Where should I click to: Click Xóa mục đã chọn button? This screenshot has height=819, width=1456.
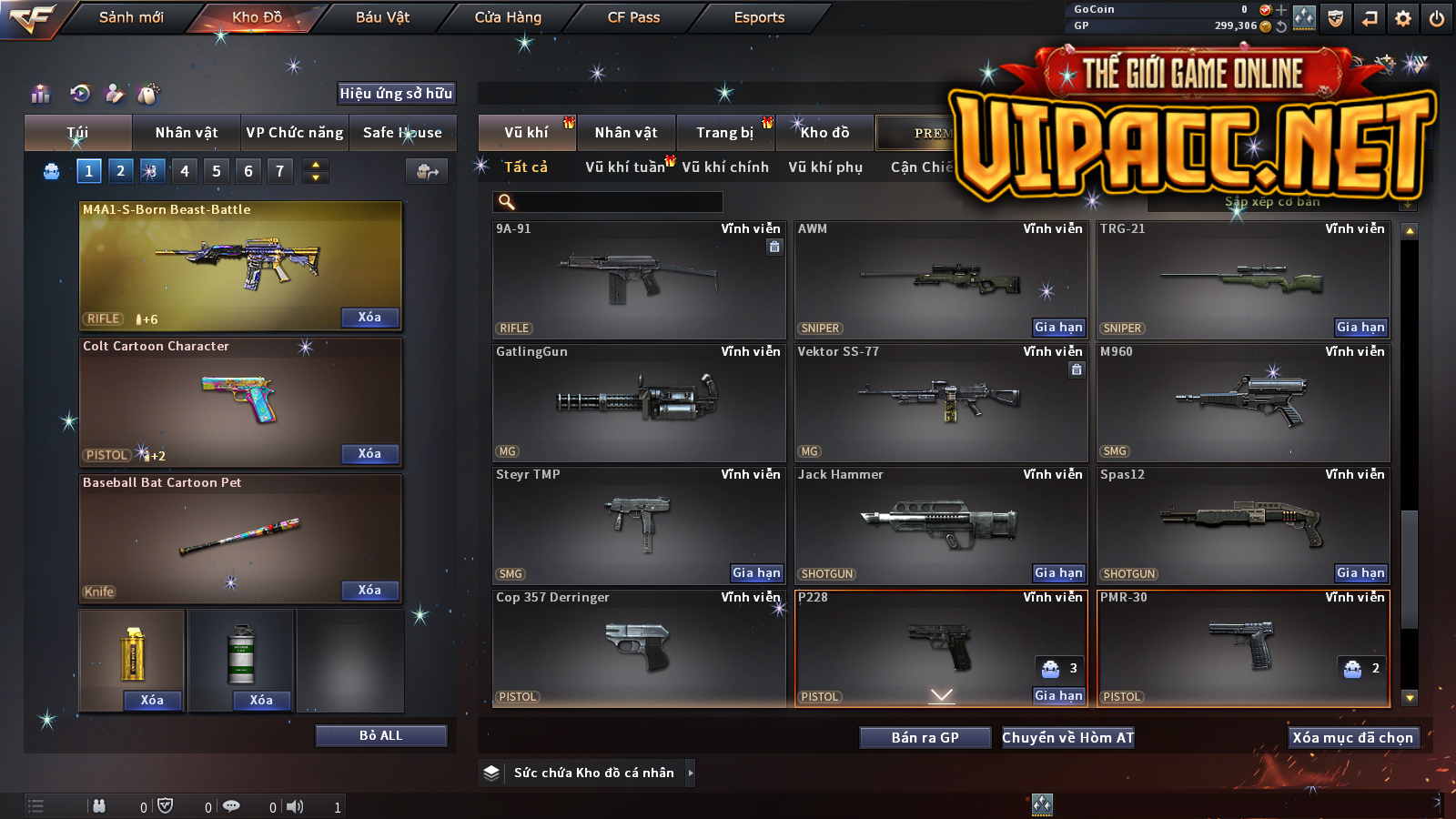[x=1352, y=738]
